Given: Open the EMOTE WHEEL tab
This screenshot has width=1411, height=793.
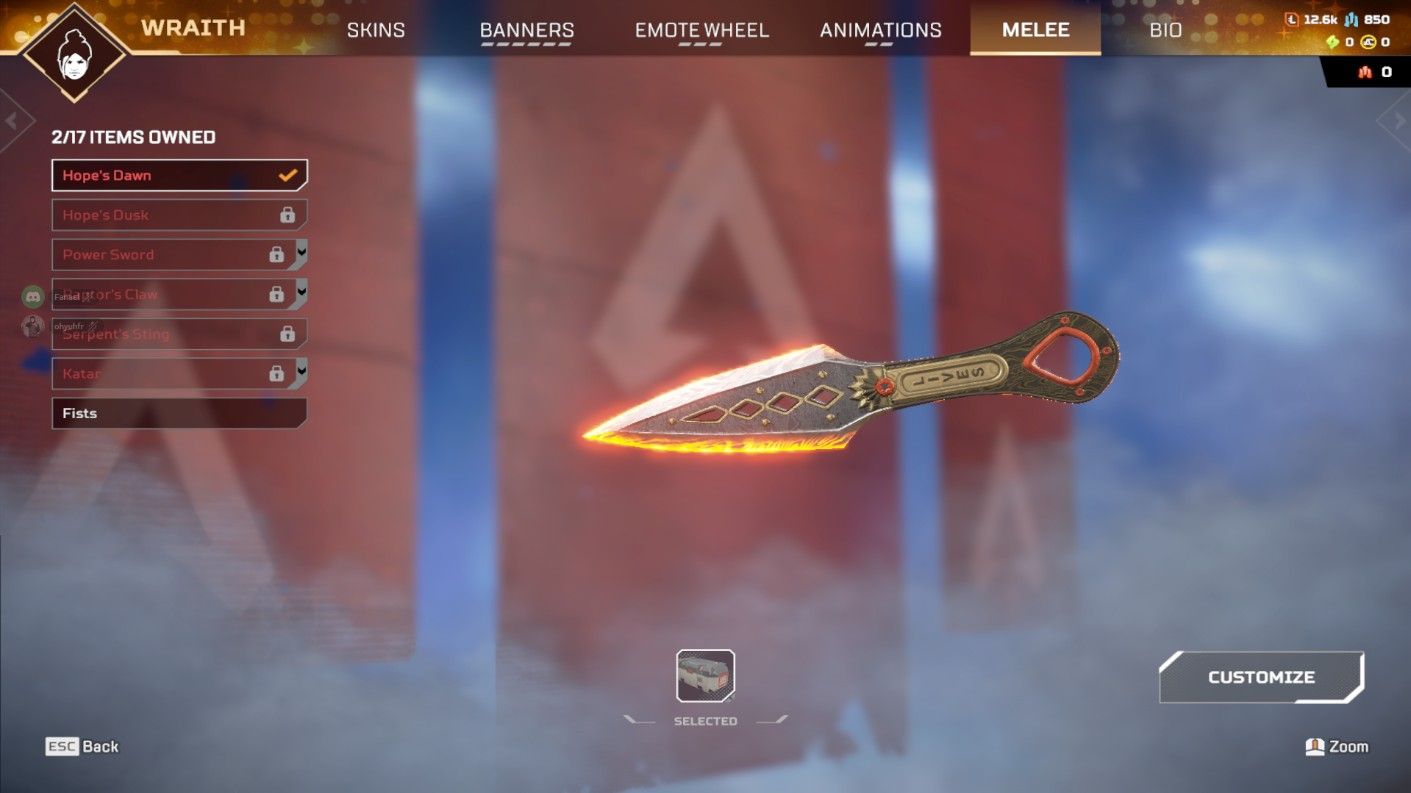Looking at the screenshot, I should 701,30.
